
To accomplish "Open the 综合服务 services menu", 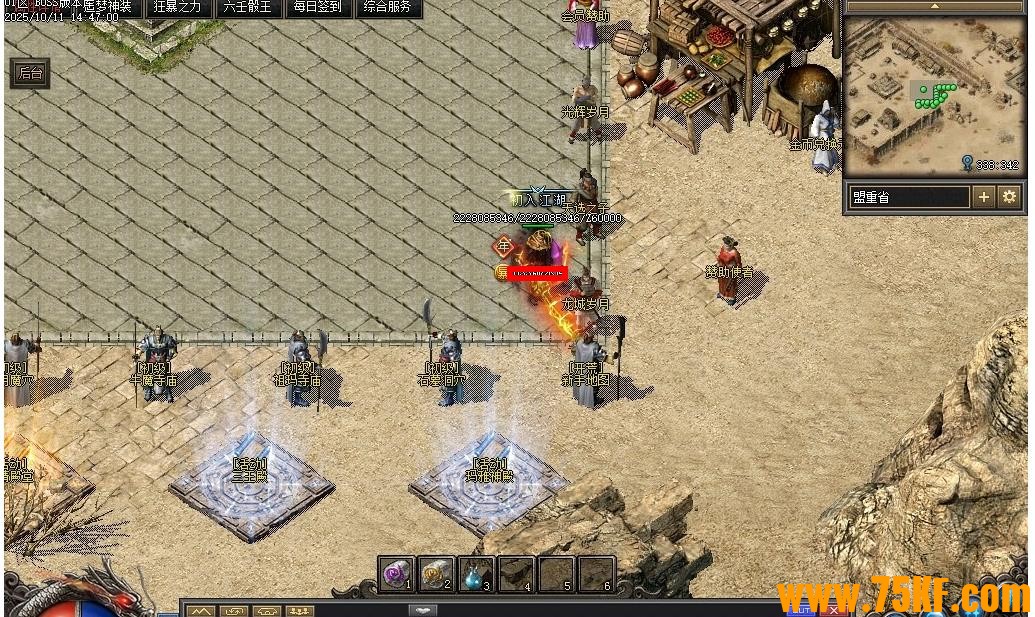I will [388, 8].
